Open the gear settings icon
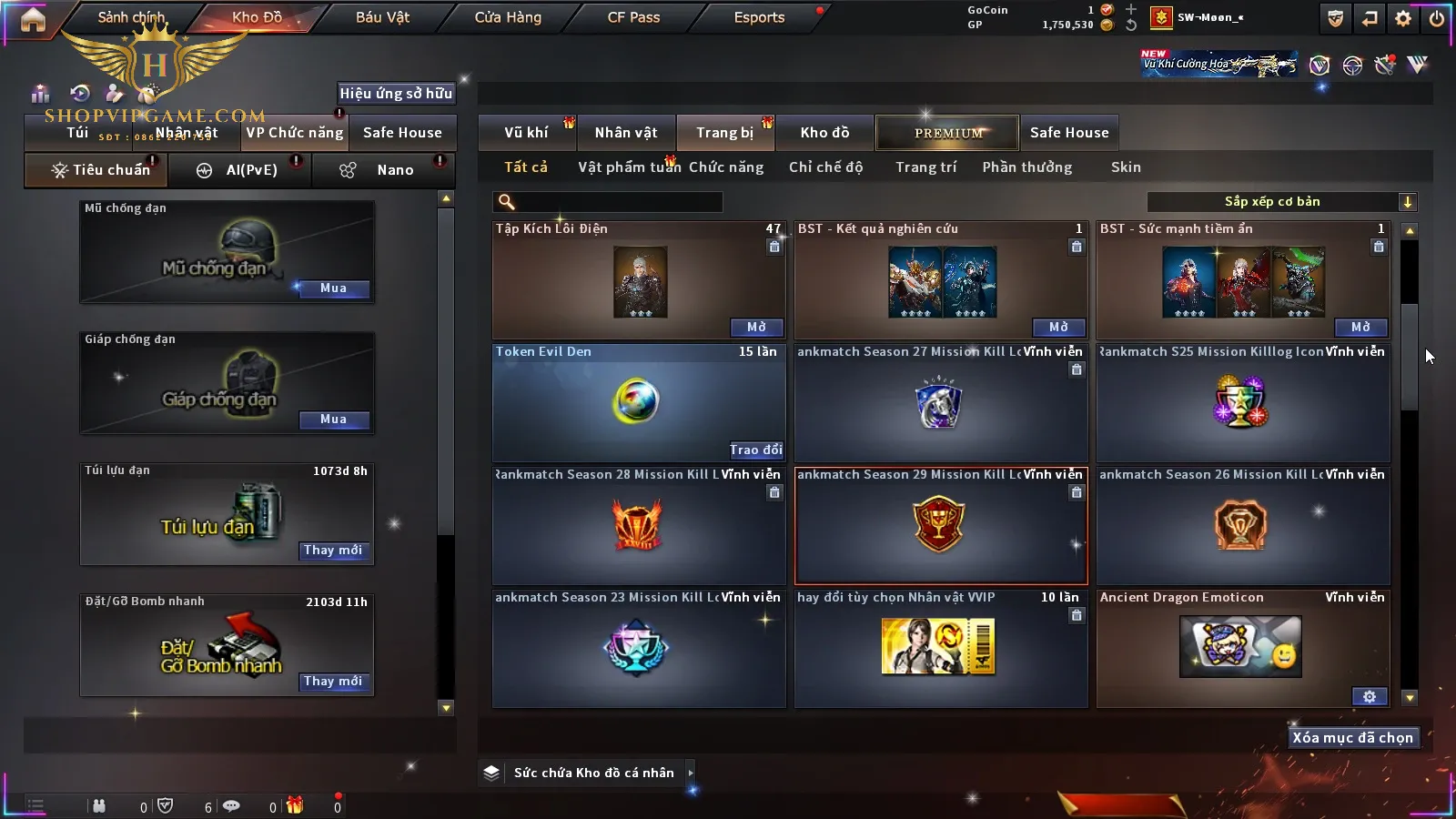 pos(1403,18)
